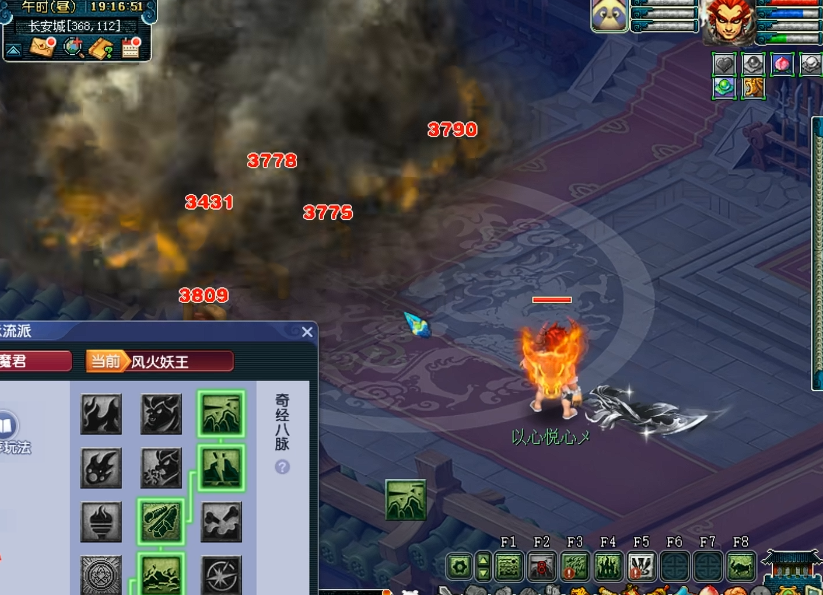
Task: Open the world map magnifier icon
Action: click(73, 47)
